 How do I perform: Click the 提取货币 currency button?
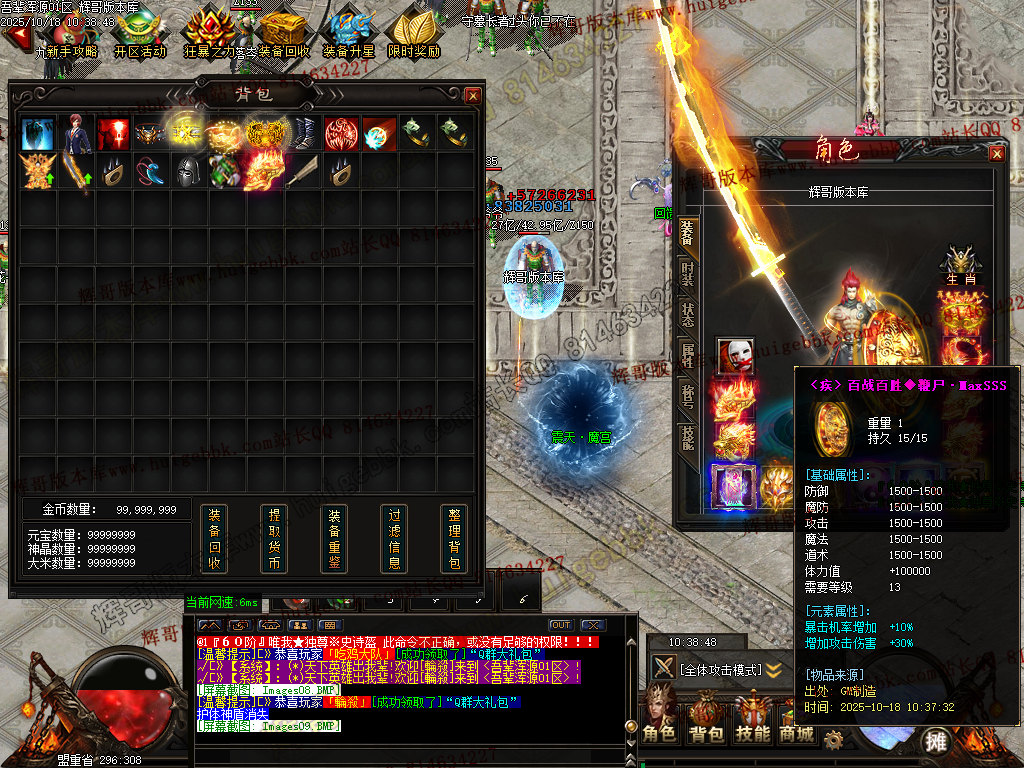[274, 539]
